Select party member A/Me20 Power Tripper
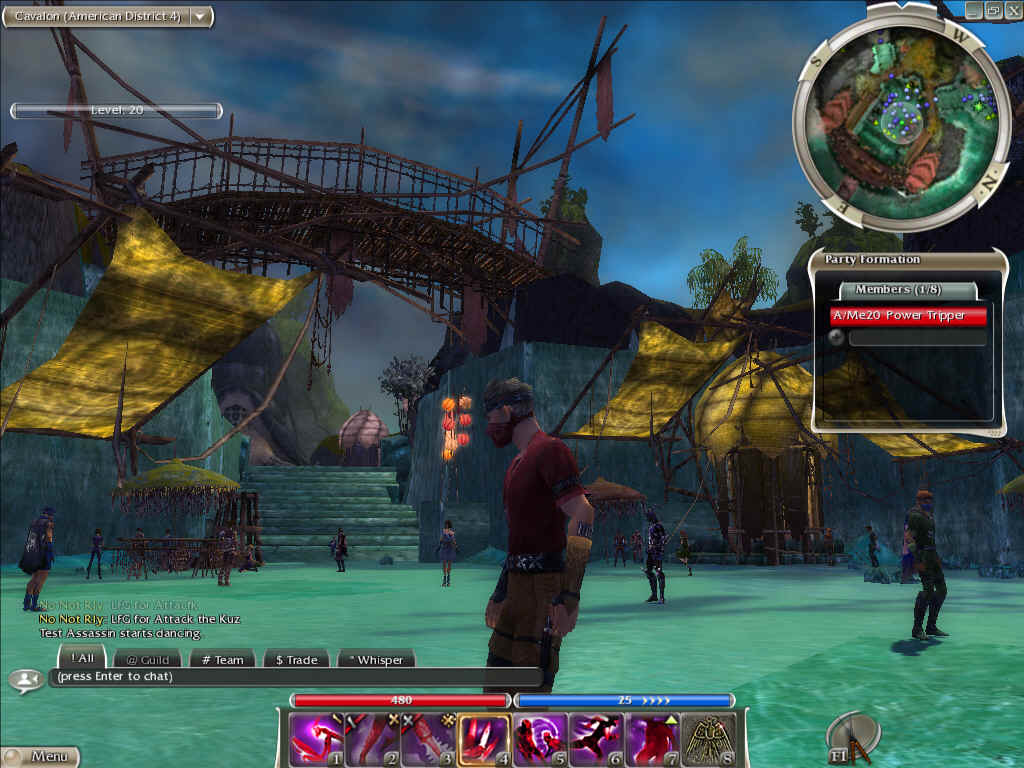The width and height of the screenshot is (1024, 768). pos(909,316)
